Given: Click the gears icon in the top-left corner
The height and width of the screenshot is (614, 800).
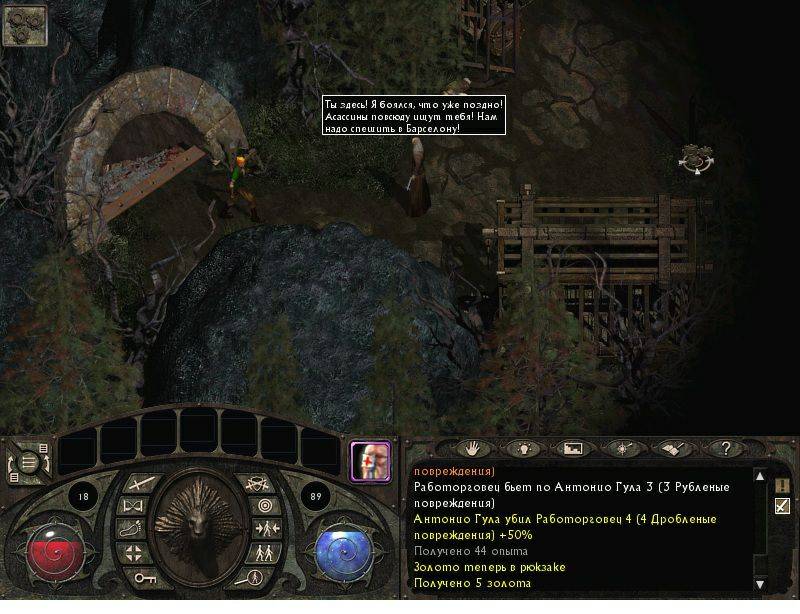Looking at the screenshot, I should (x=24, y=24).
